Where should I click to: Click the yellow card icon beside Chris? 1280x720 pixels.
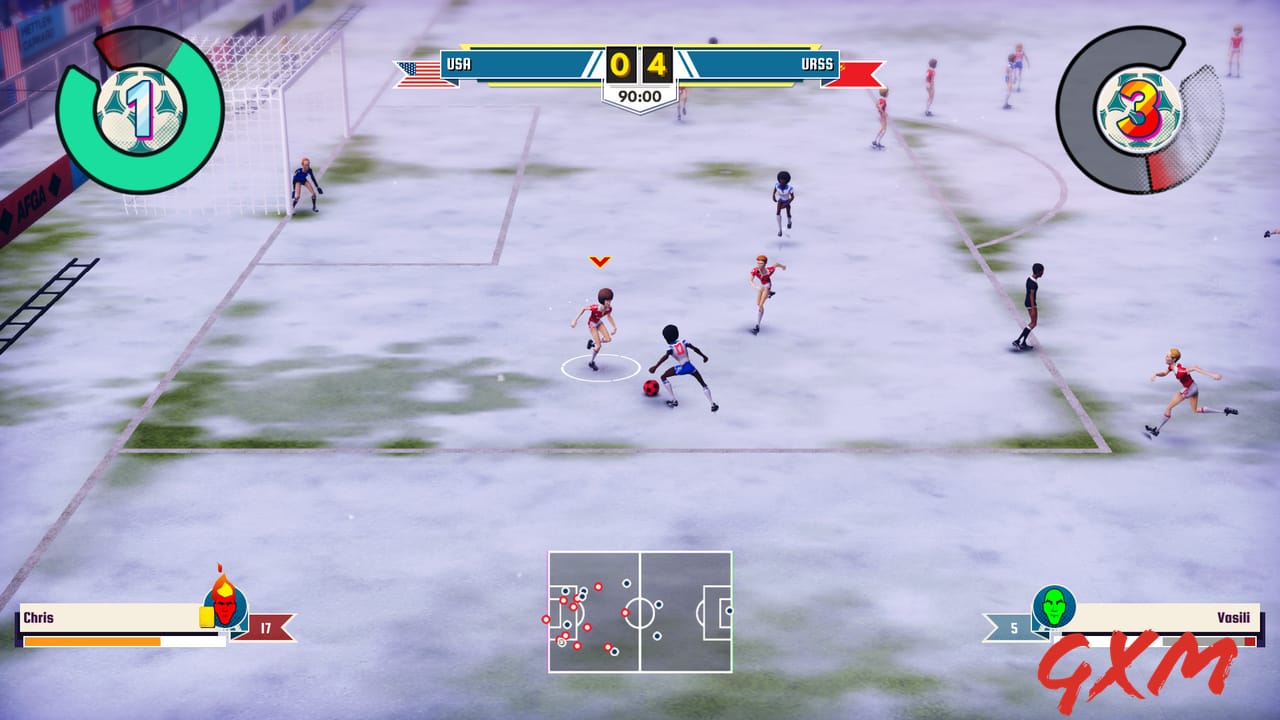206,617
